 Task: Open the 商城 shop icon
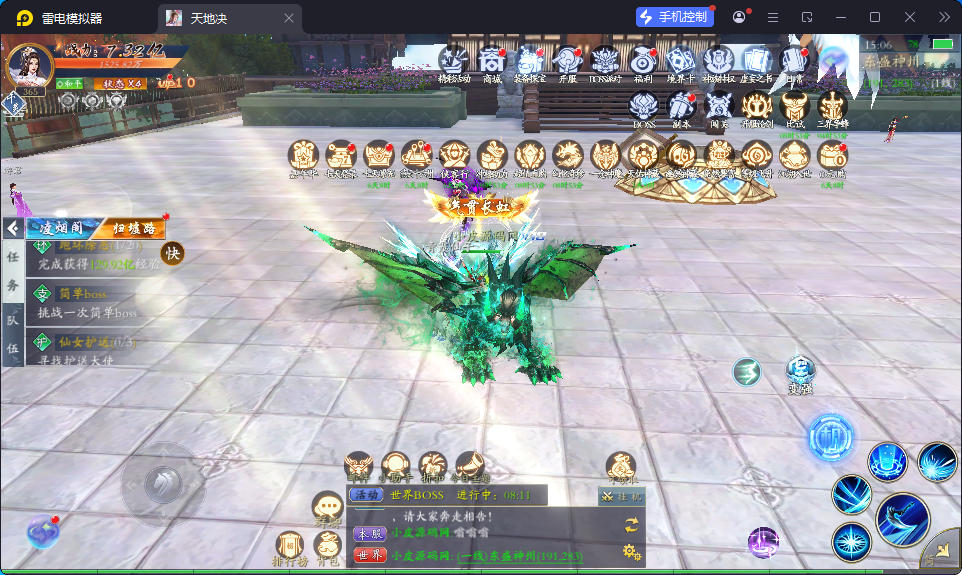point(491,61)
